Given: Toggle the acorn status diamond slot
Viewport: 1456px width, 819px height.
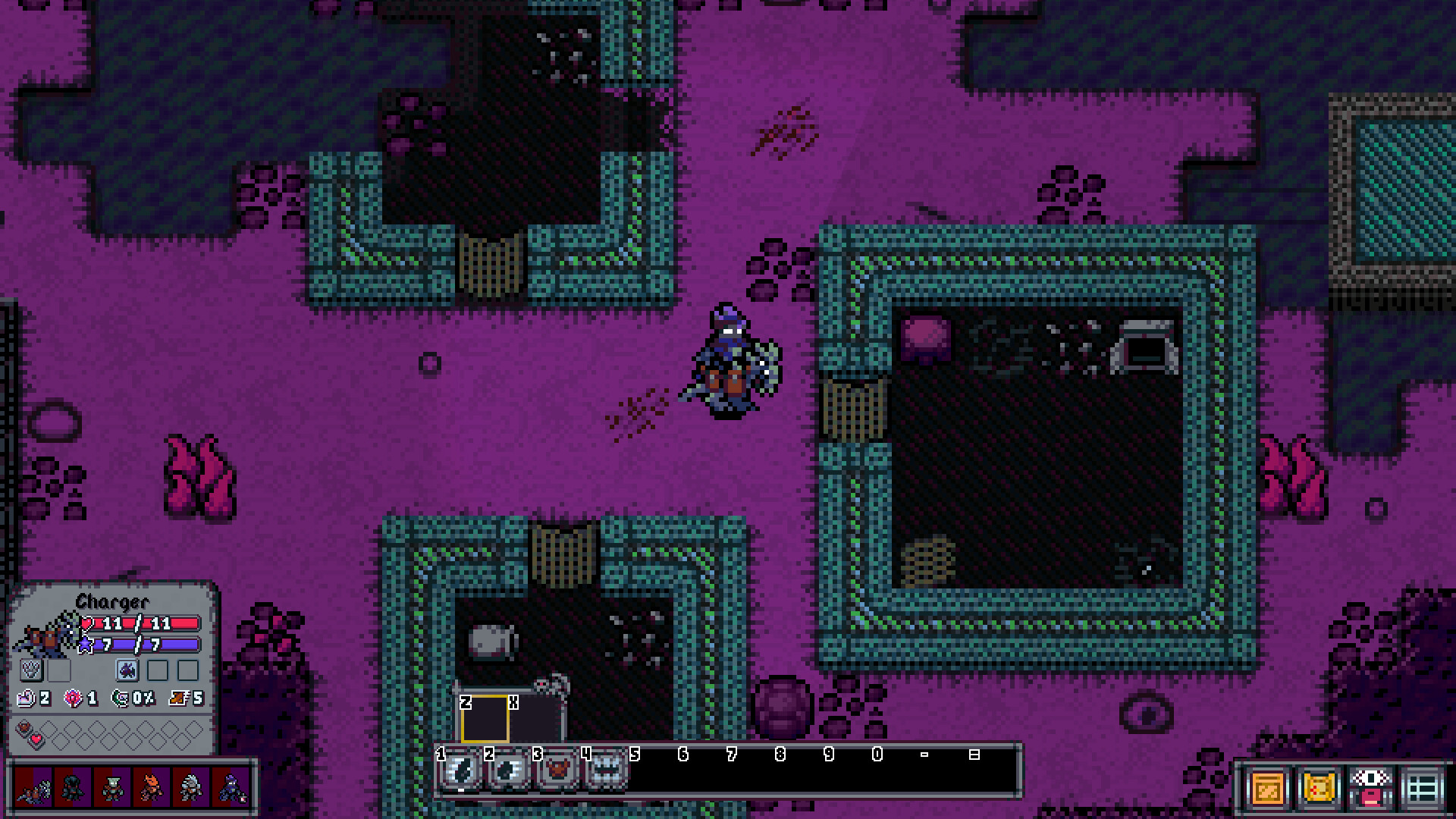Looking at the screenshot, I should [24, 726].
